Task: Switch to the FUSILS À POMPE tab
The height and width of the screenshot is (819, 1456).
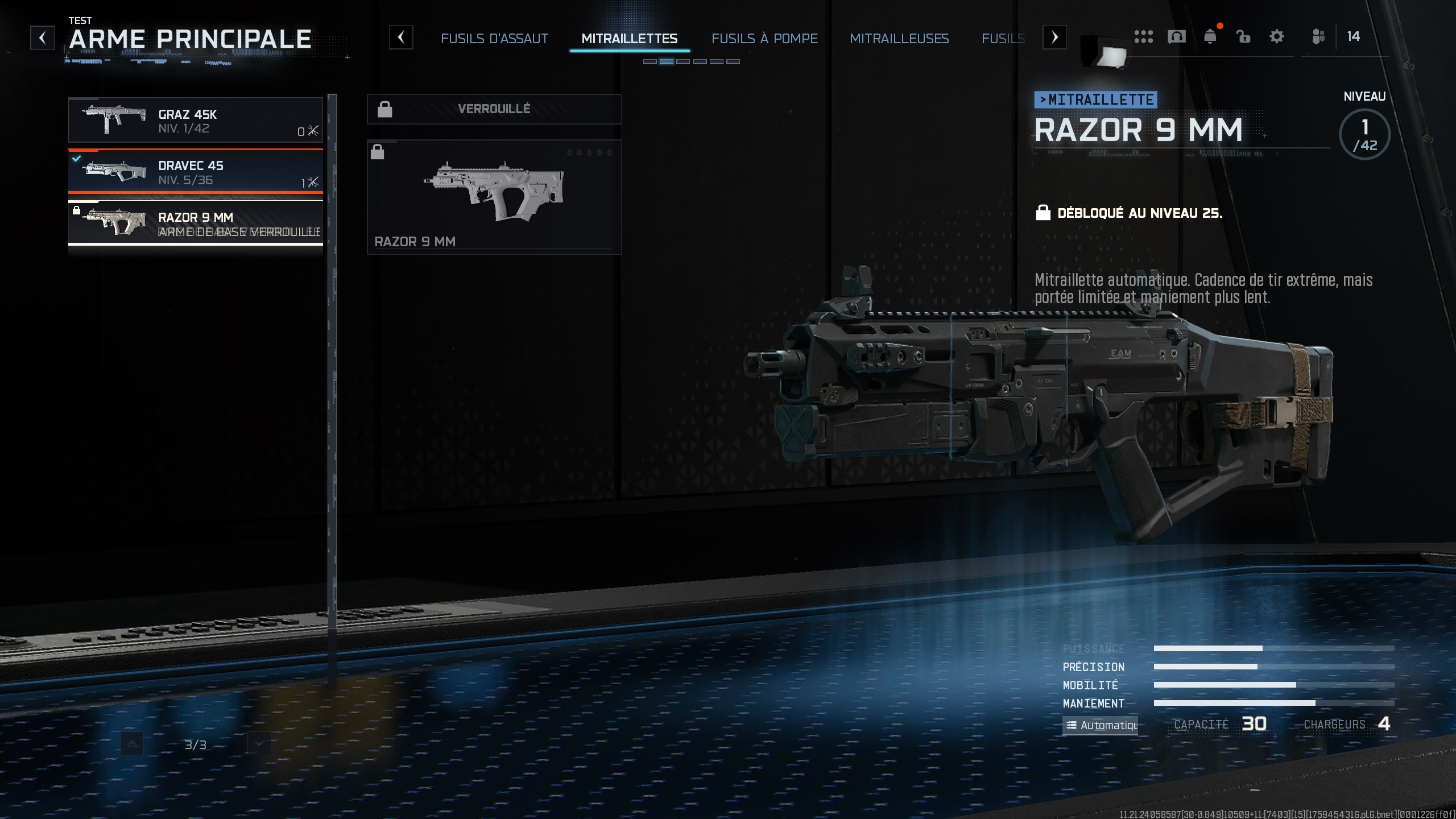Action: [x=765, y=39]
